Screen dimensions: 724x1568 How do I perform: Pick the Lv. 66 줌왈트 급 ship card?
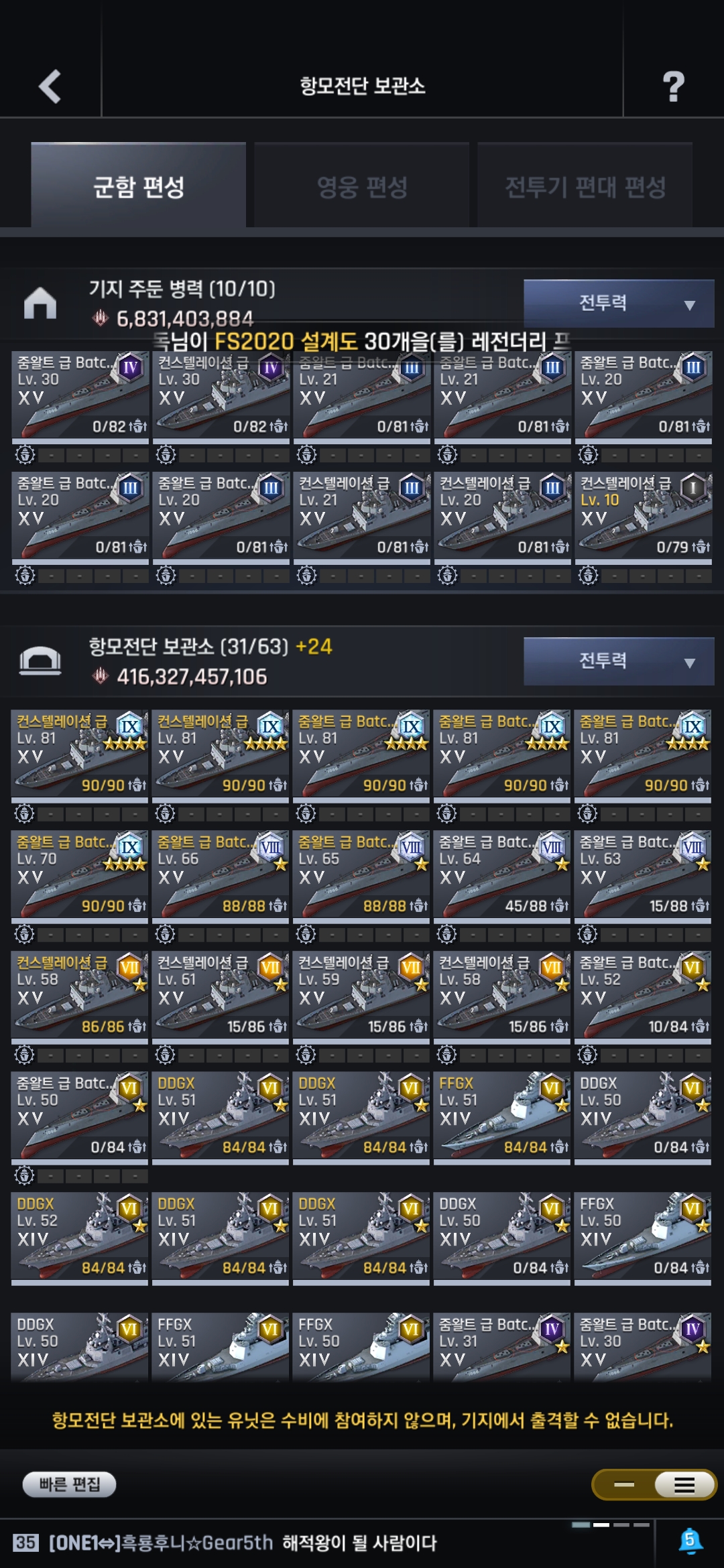[x=221, y=874]
